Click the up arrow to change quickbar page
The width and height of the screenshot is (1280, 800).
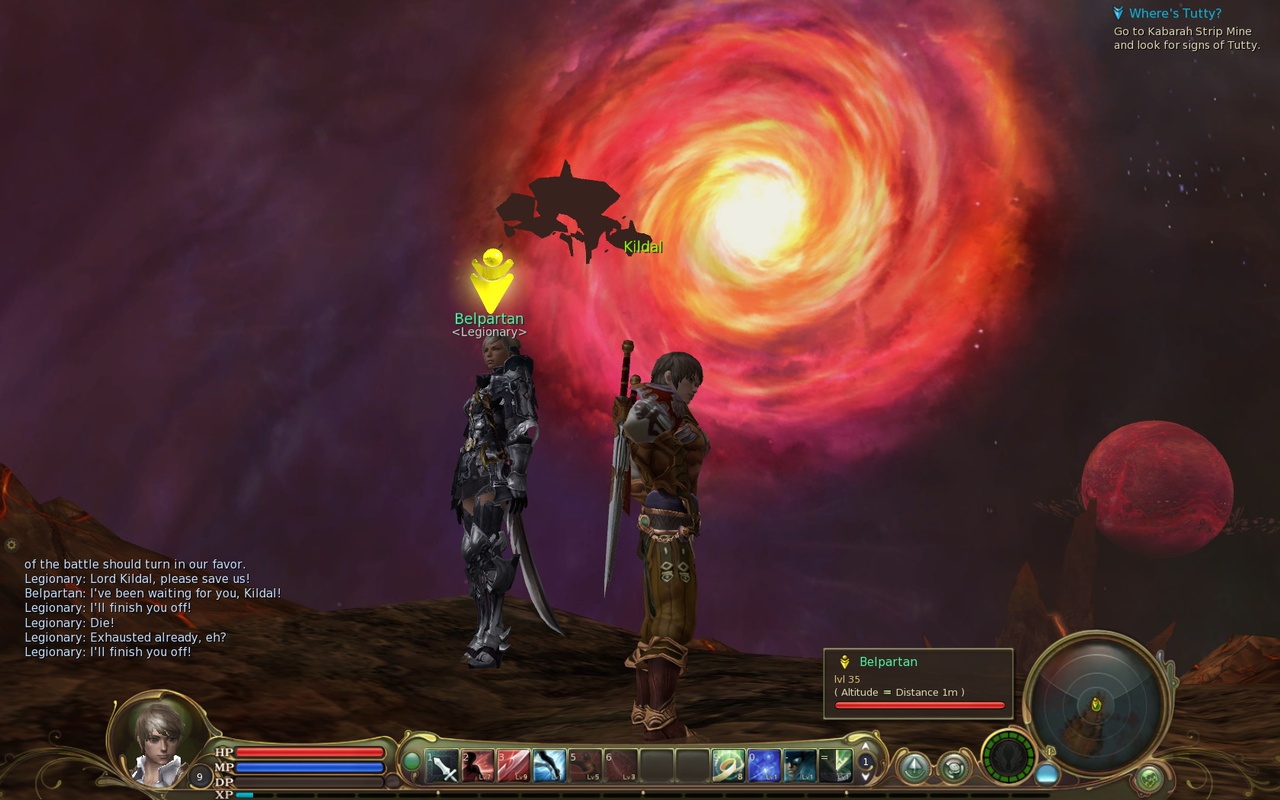(865, 747)
